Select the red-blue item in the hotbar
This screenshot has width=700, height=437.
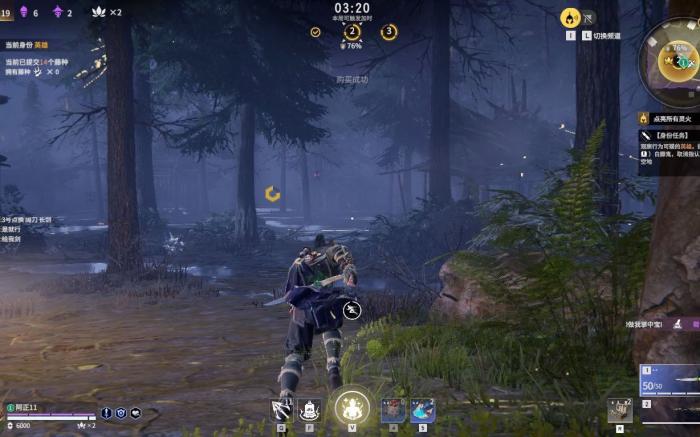tap(393, 409)
